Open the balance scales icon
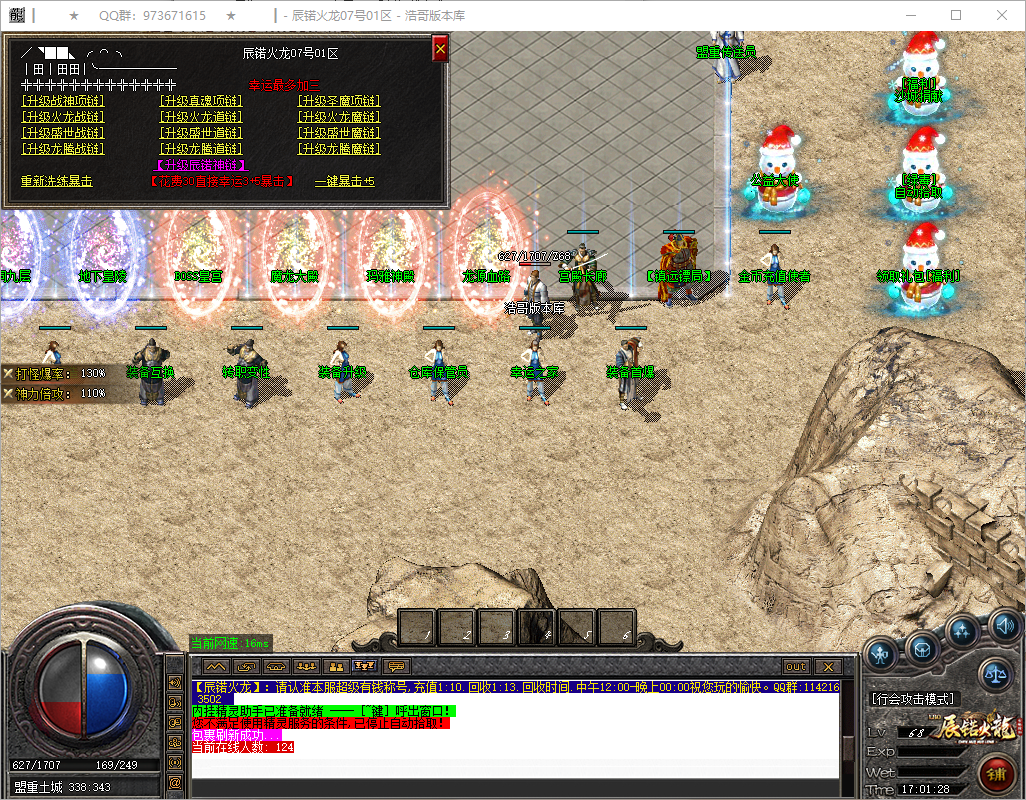 pos(996,672)
